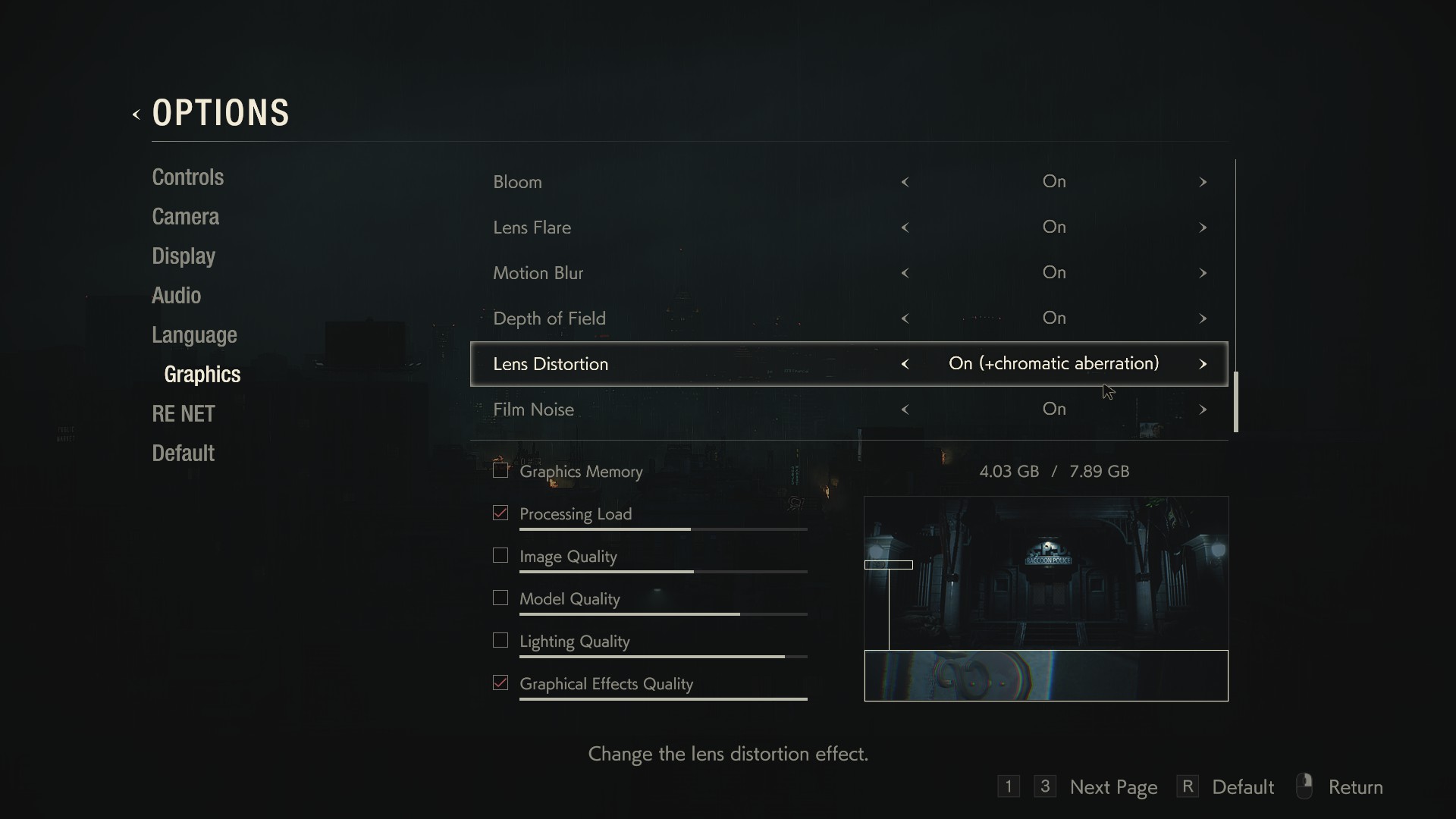This screenshot has height=819, width=1456.
Task: Open the RE NET section
Action: (x=184, y=414)
